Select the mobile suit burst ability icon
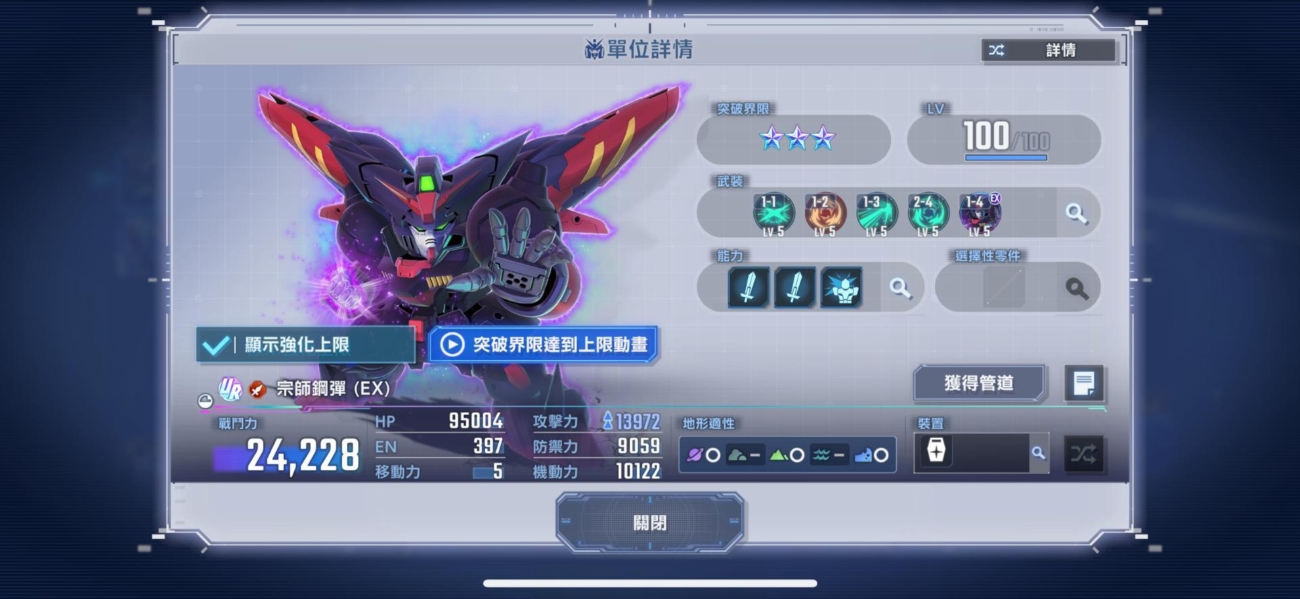 pyautogui.click(x=842, y=288)
